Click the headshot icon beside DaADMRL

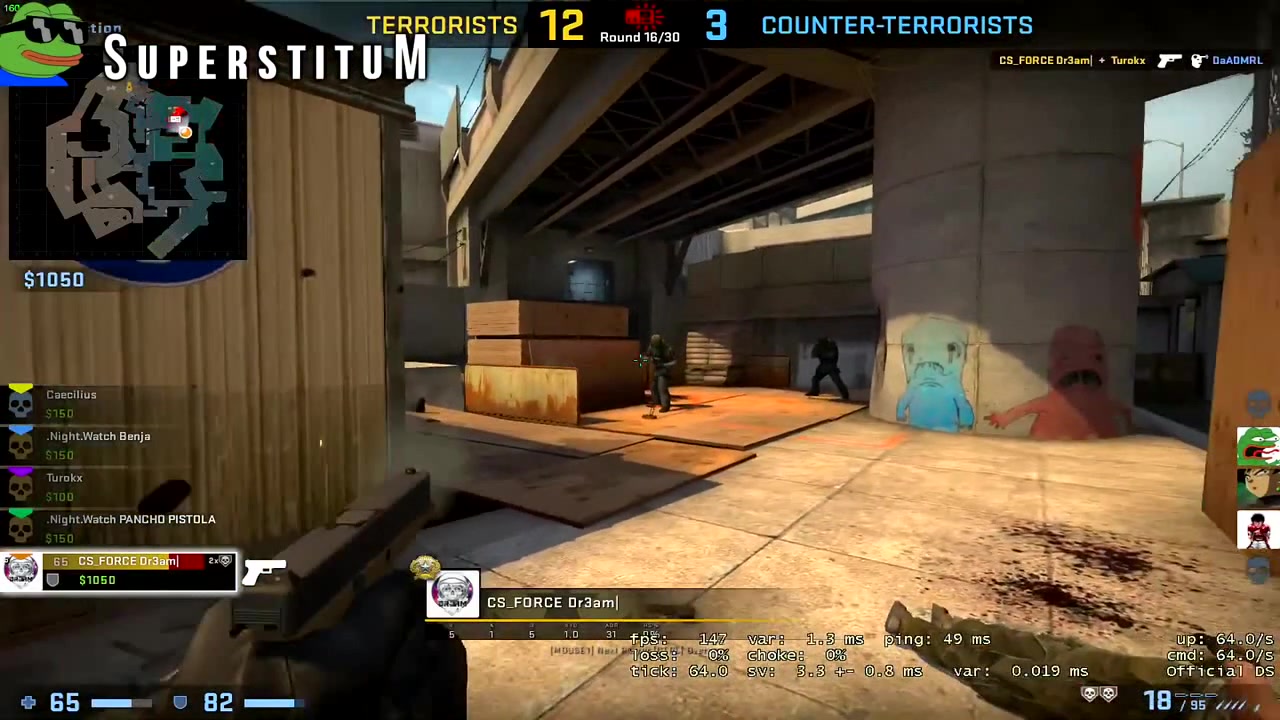pos(1198,61)
